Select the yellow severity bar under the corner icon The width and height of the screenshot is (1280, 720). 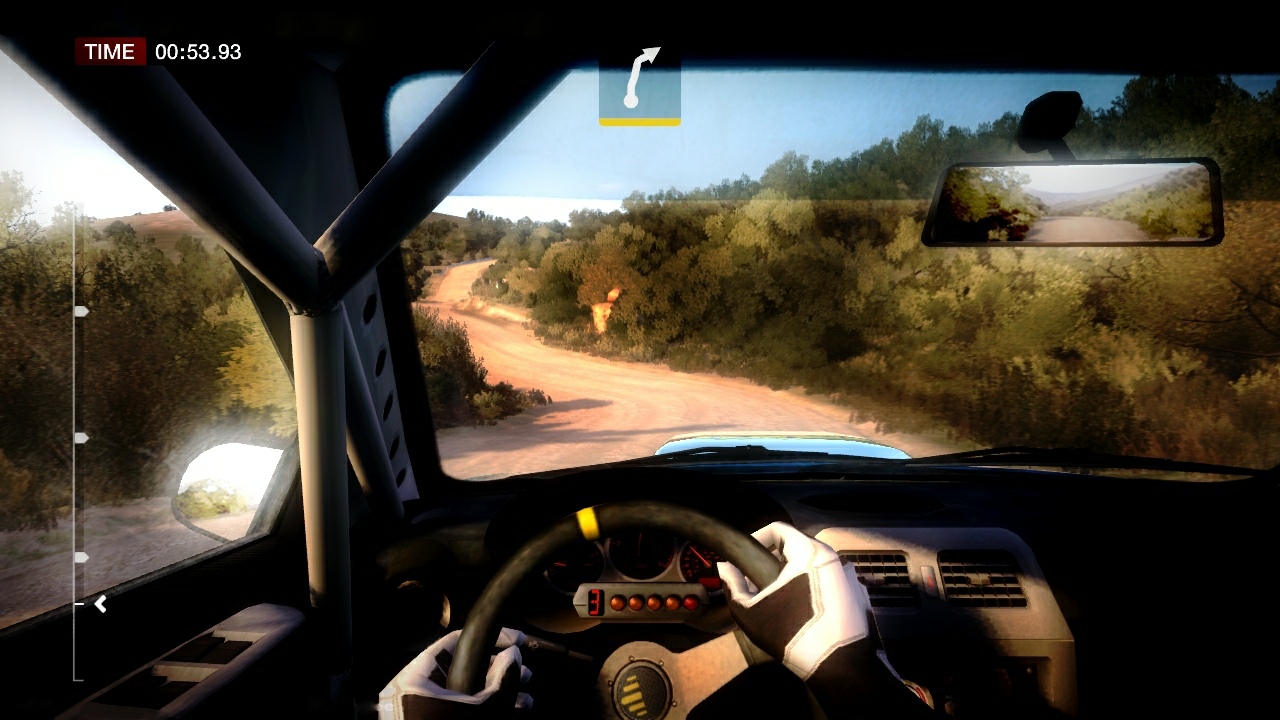(640, 122)
